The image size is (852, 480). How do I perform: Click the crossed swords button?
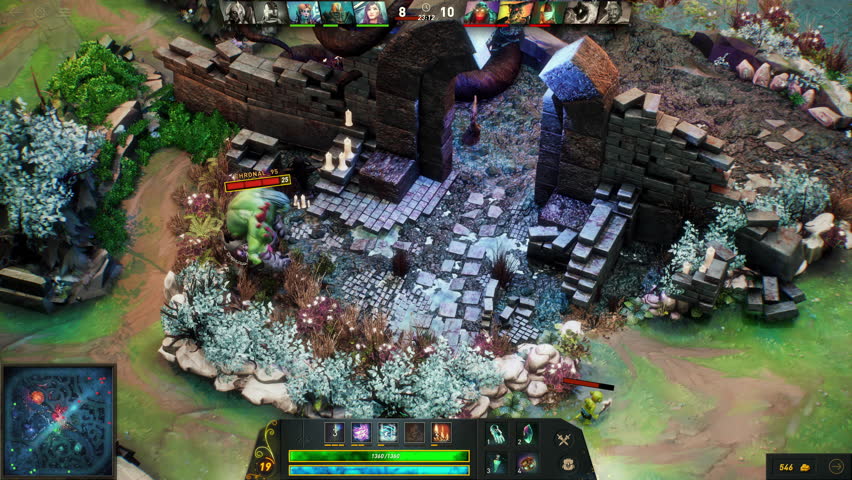click(564, 439)
